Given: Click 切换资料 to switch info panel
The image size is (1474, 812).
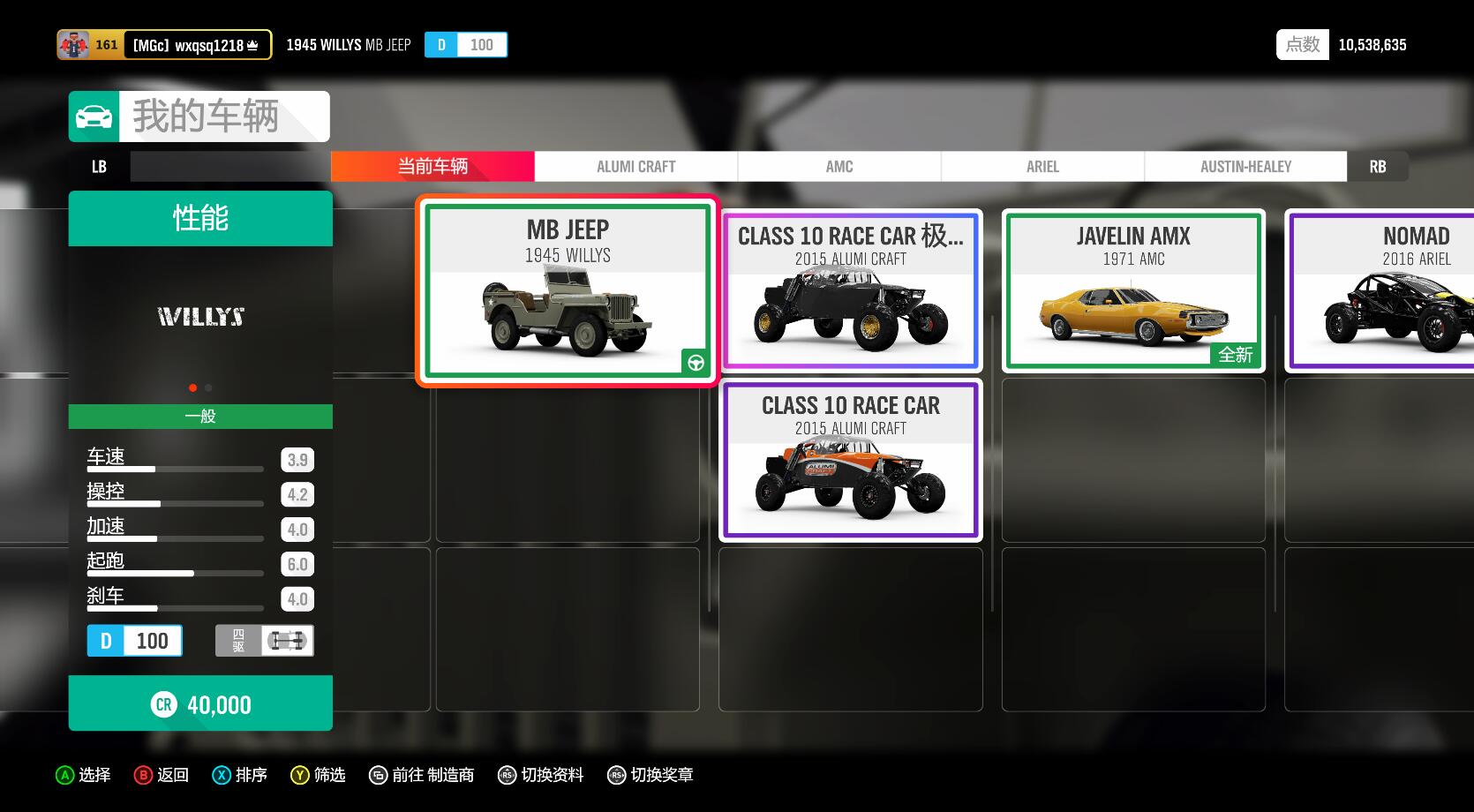Looking at the screenshot, I should pyautogui.click(x=541, y=775).
